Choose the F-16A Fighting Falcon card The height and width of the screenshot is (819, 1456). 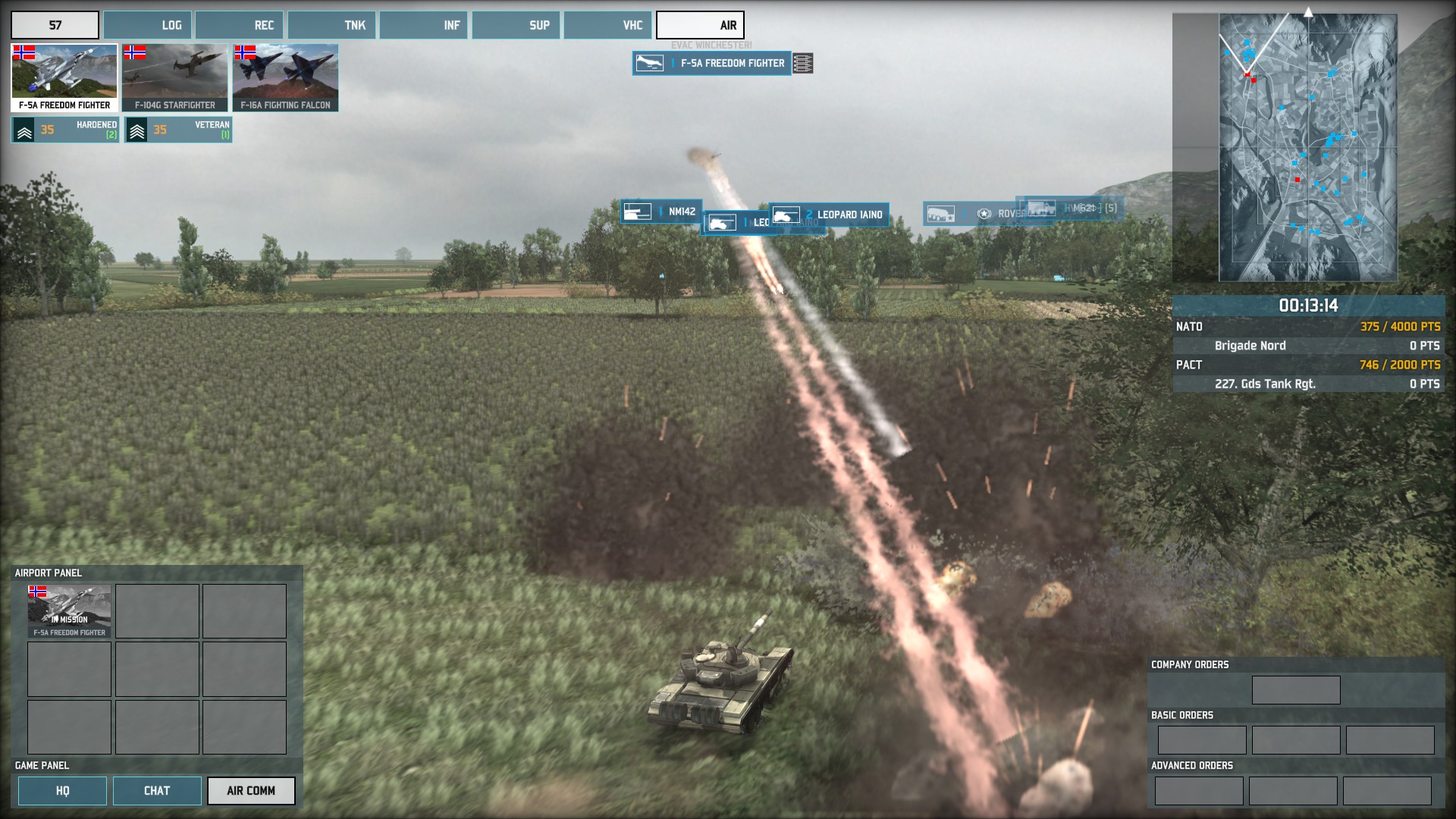click(285, 78)
